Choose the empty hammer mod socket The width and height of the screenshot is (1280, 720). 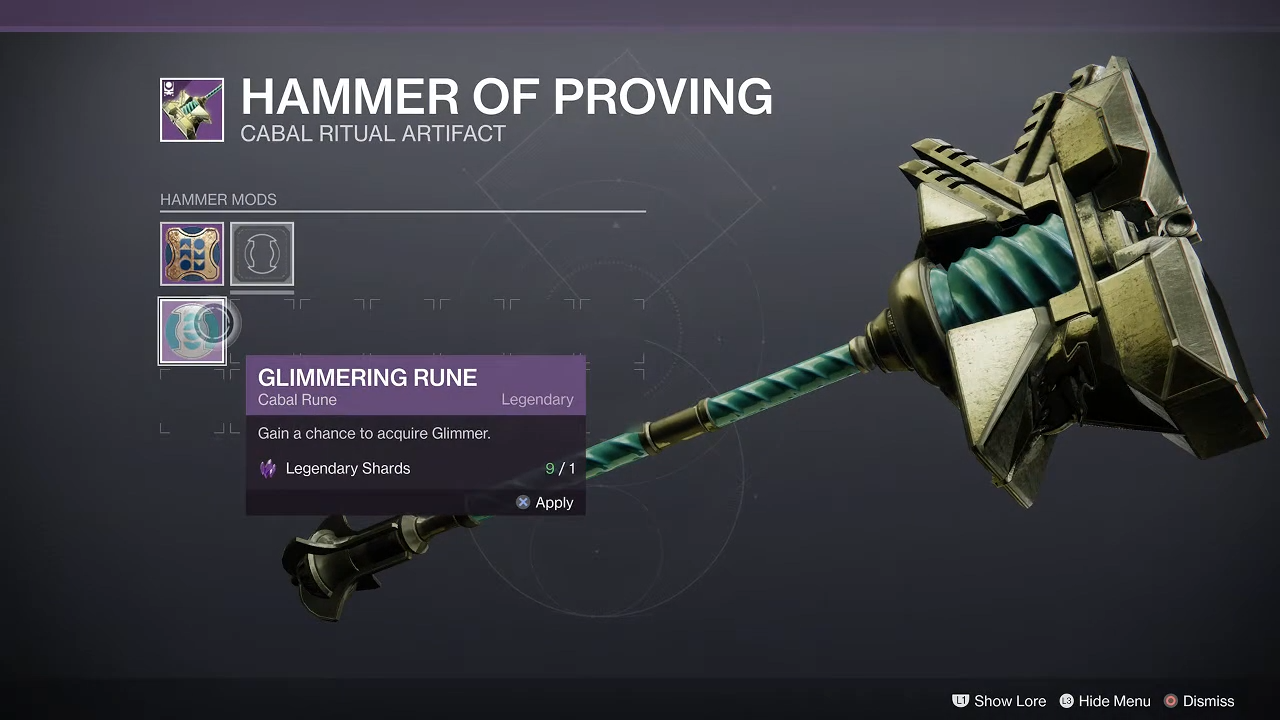point(262,254)
